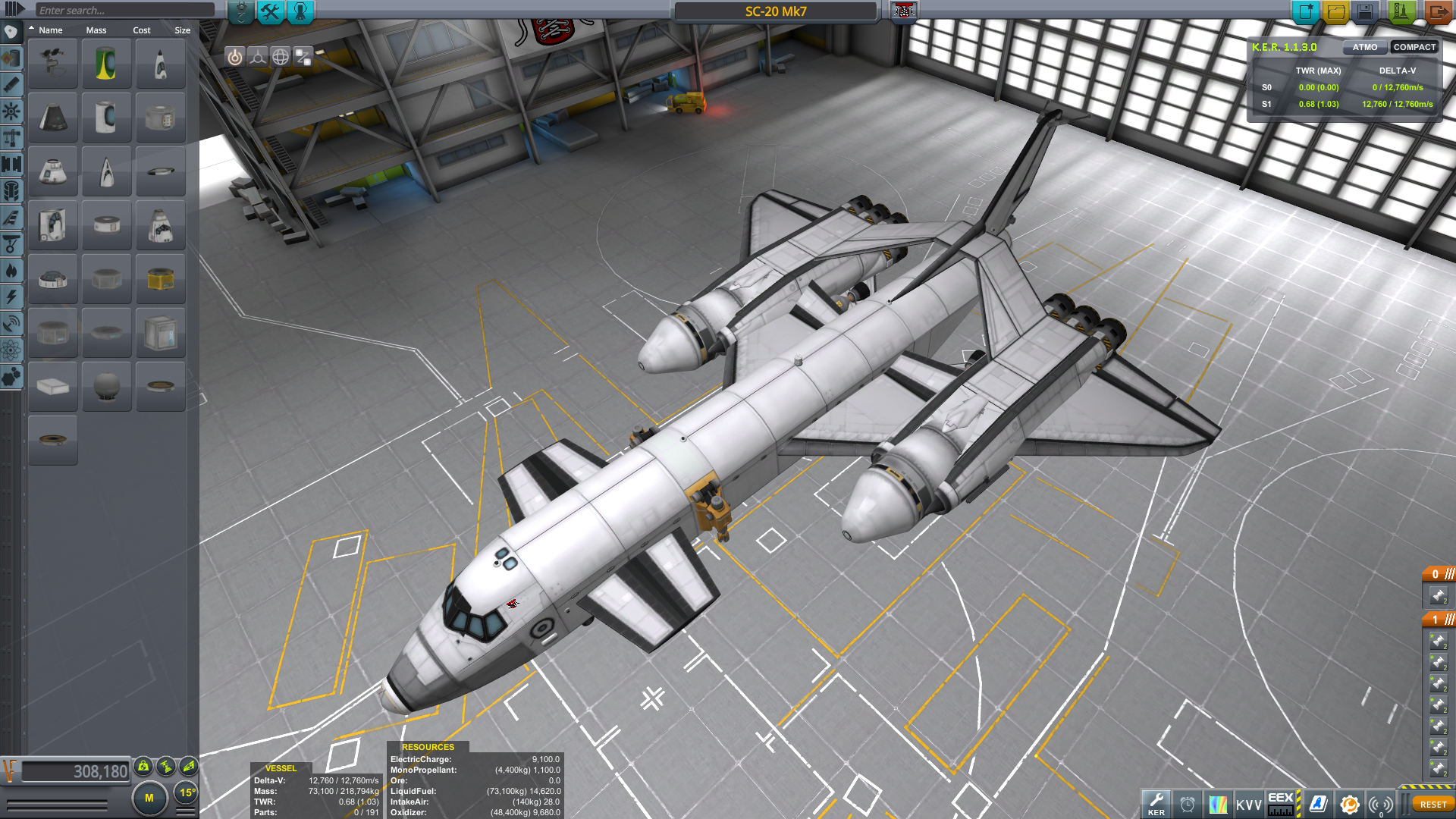Viewport: 1456px width, 819px height.
Task: Open the KVV toolbar button
Action: pos(1249,805)
